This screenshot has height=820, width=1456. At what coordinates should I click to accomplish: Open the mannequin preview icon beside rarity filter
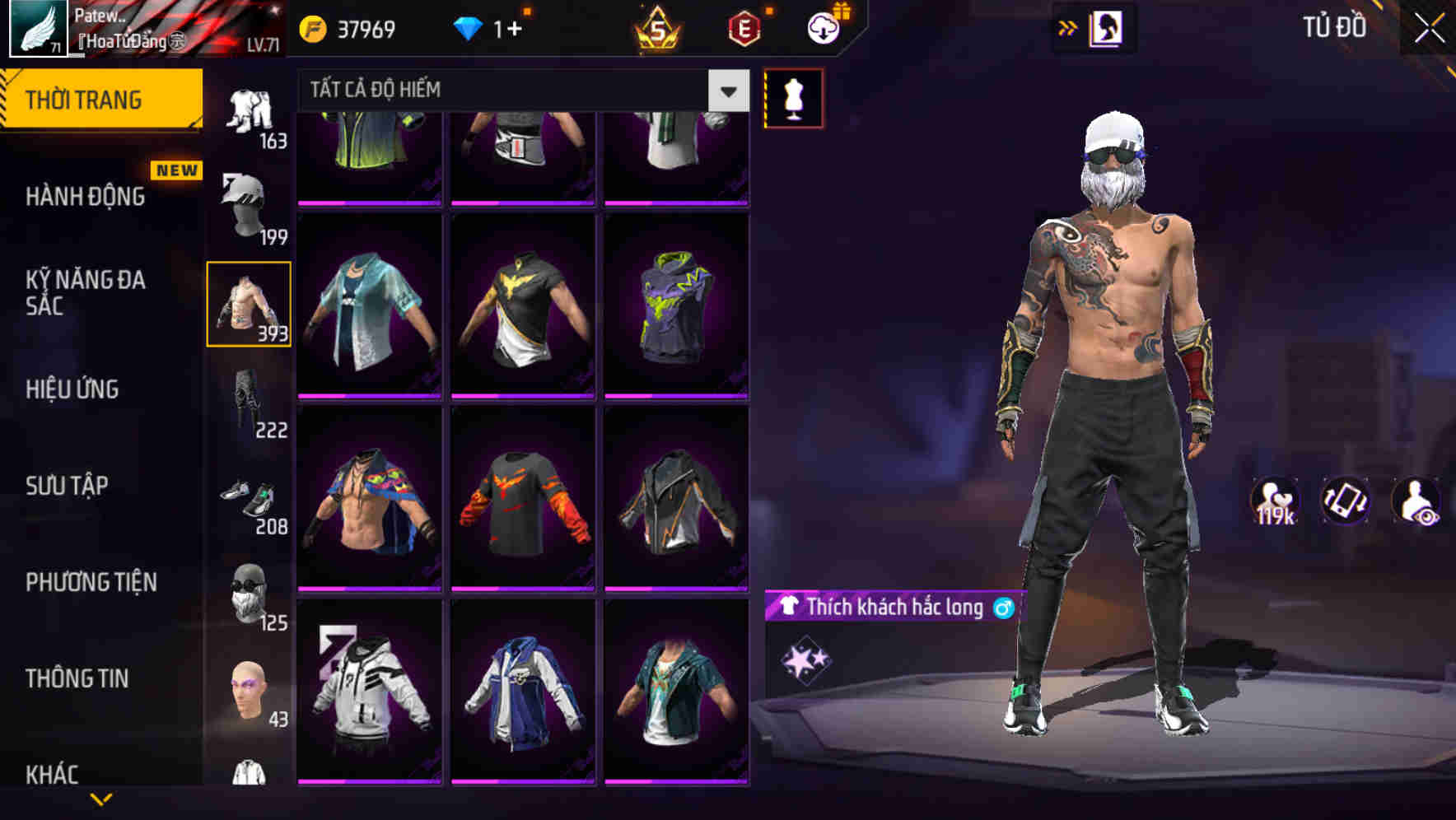pos(793,97)
